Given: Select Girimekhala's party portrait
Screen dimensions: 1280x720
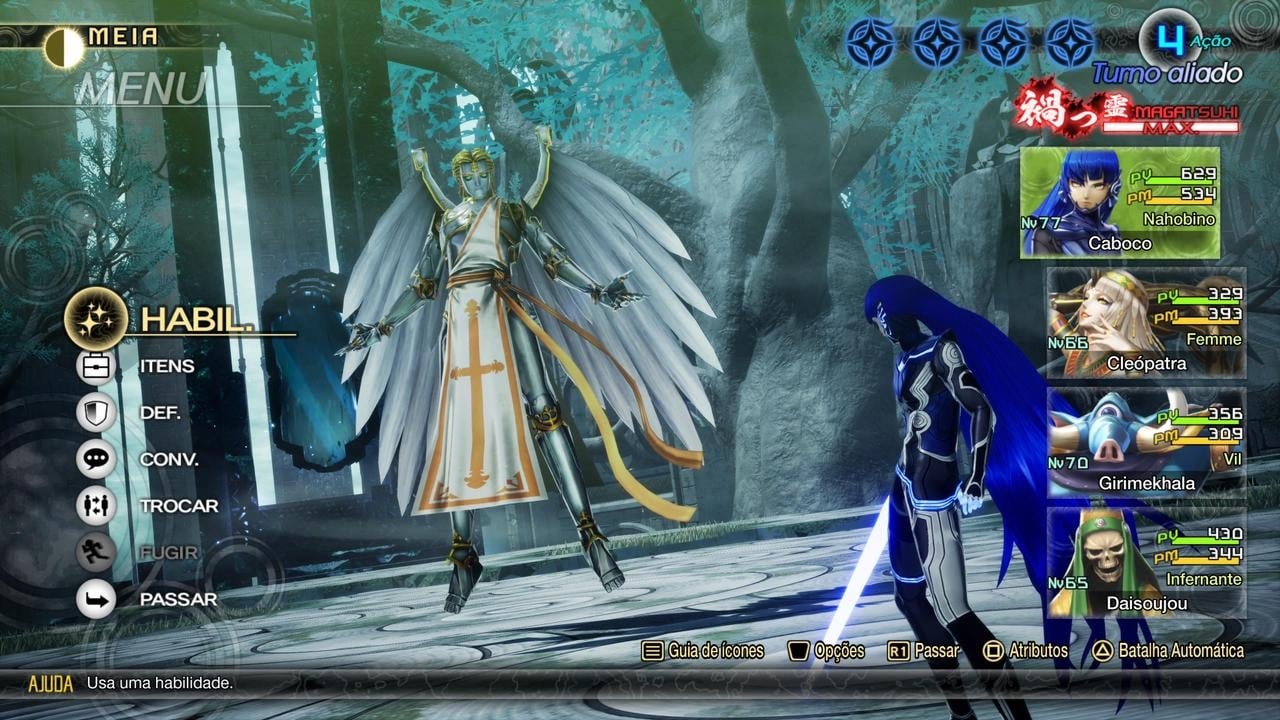Looking at the screenshot, I should [1145, 442].
